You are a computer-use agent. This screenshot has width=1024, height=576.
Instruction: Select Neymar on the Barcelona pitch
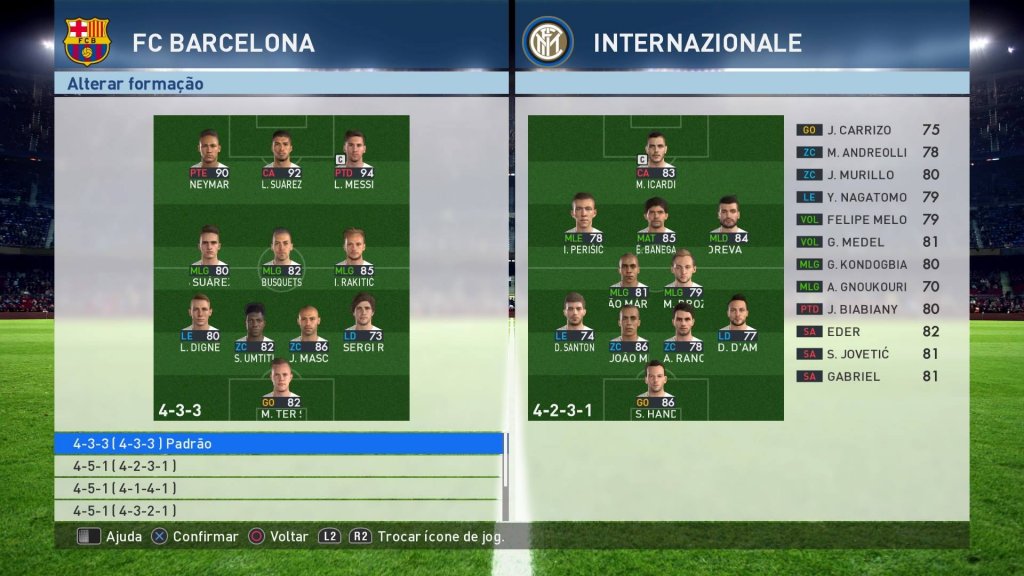tap(209, 159)
